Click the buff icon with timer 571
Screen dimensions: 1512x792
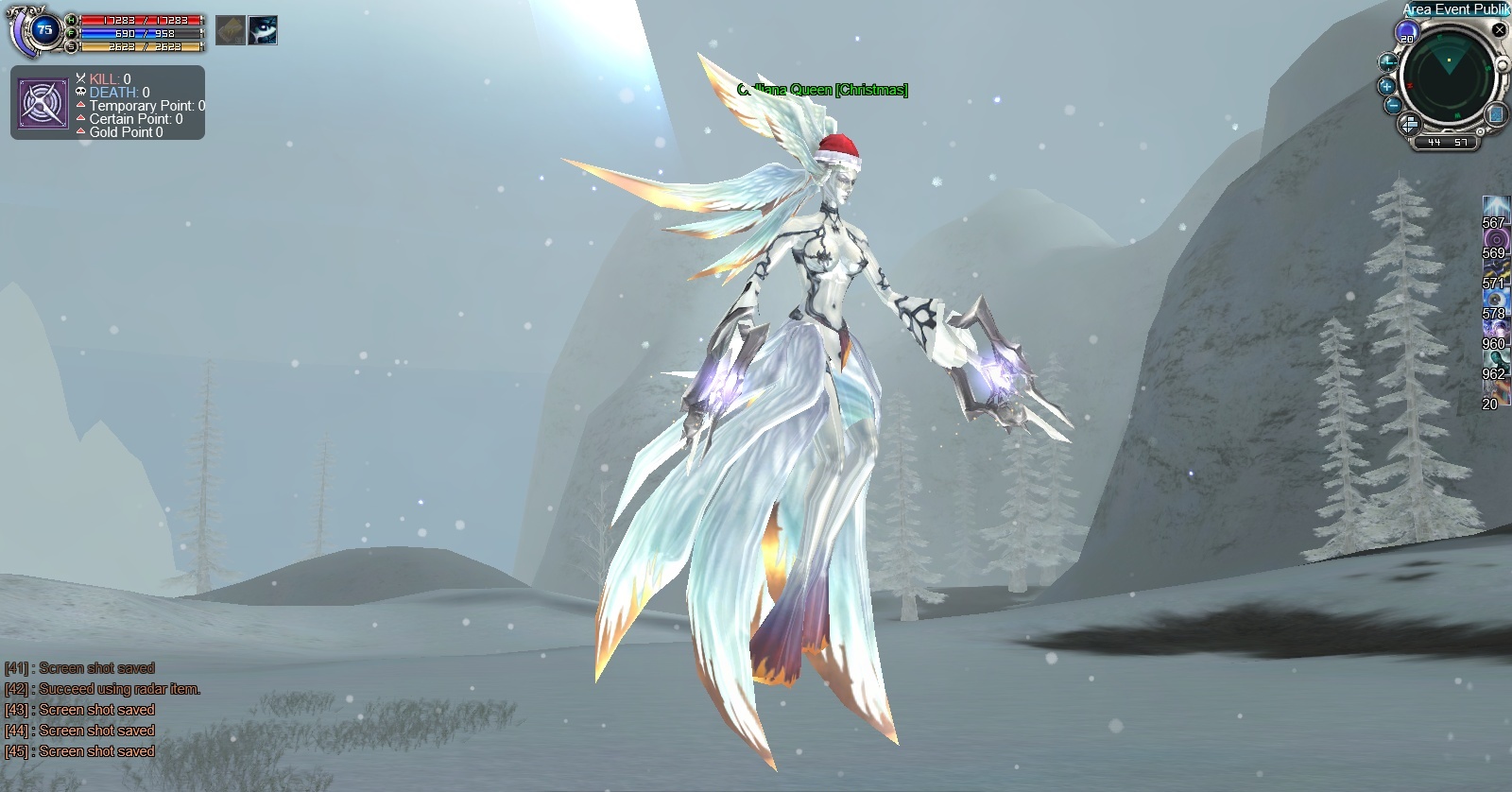pos(1495,268)
